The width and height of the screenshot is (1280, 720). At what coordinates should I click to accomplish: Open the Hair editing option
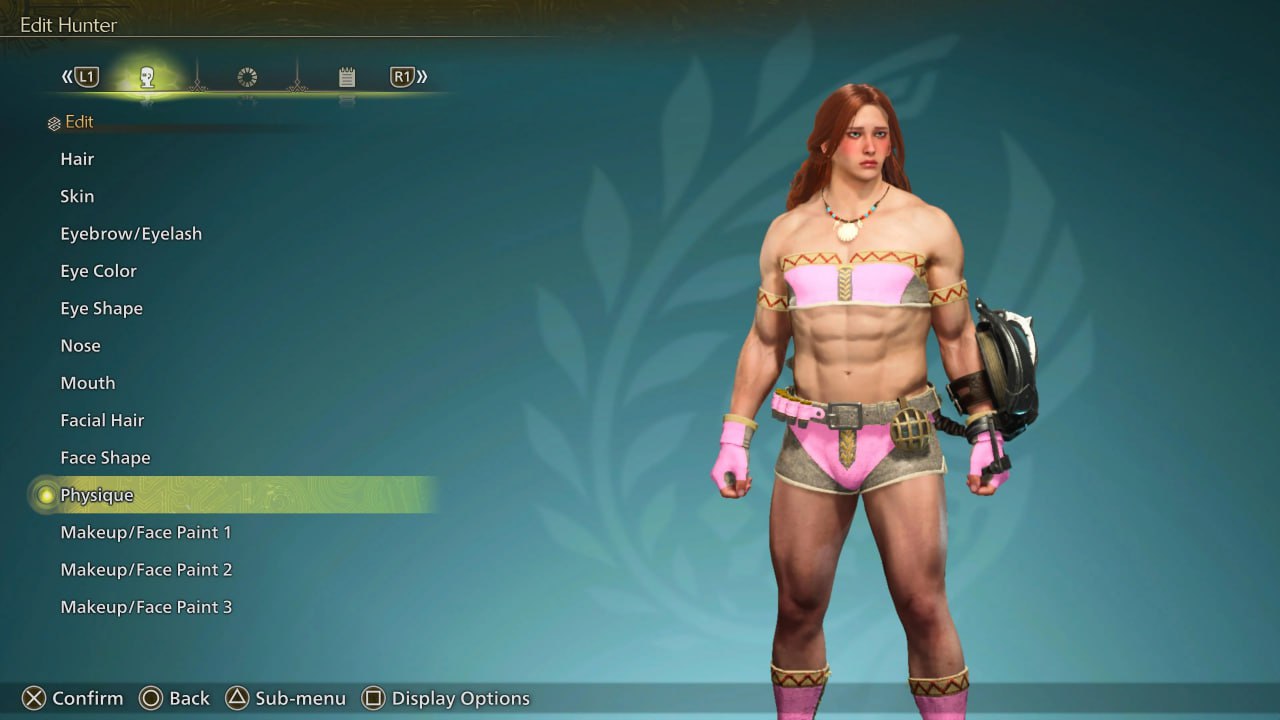coord(77,159)
